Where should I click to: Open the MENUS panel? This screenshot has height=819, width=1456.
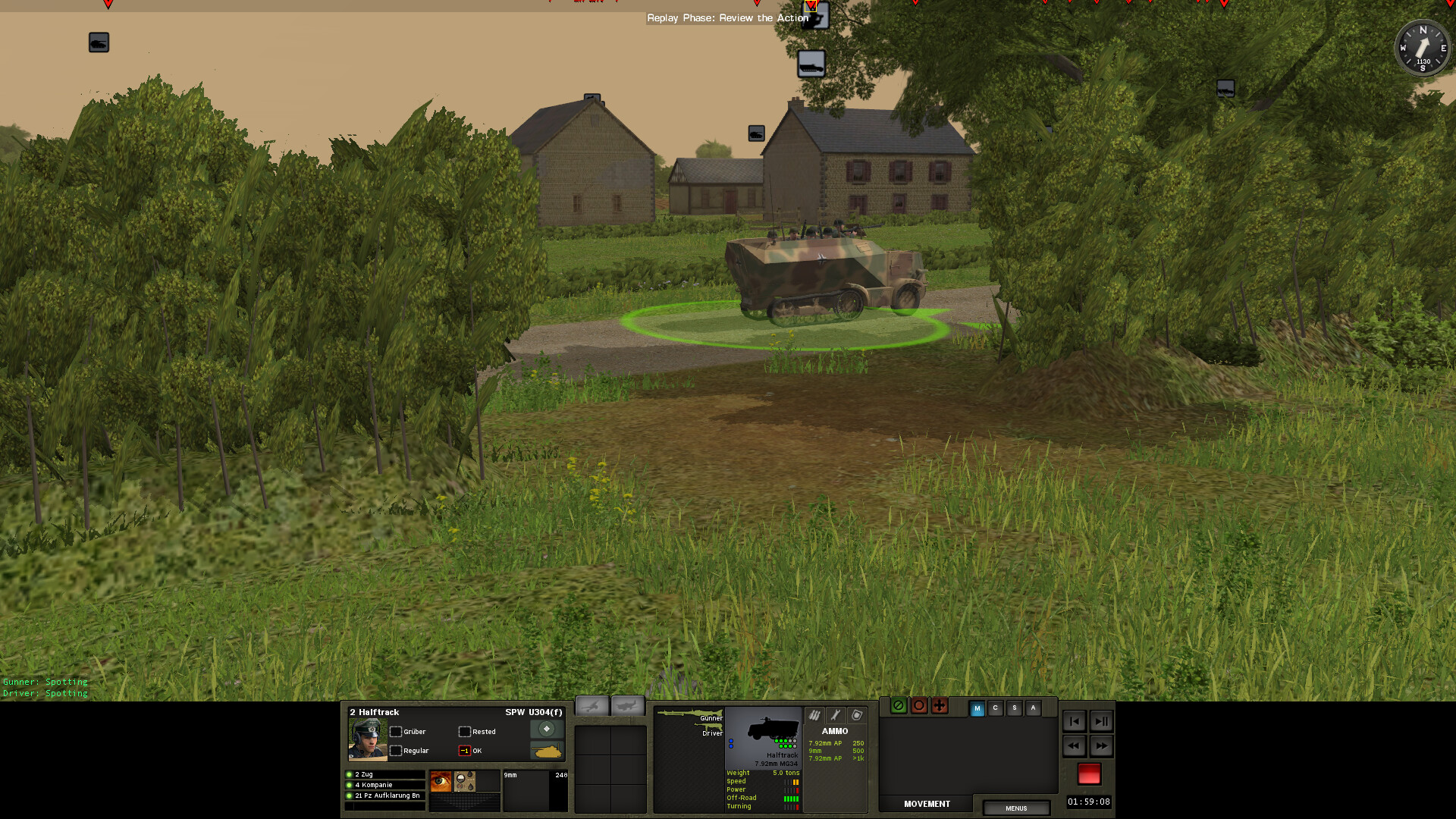(1016, 808)
